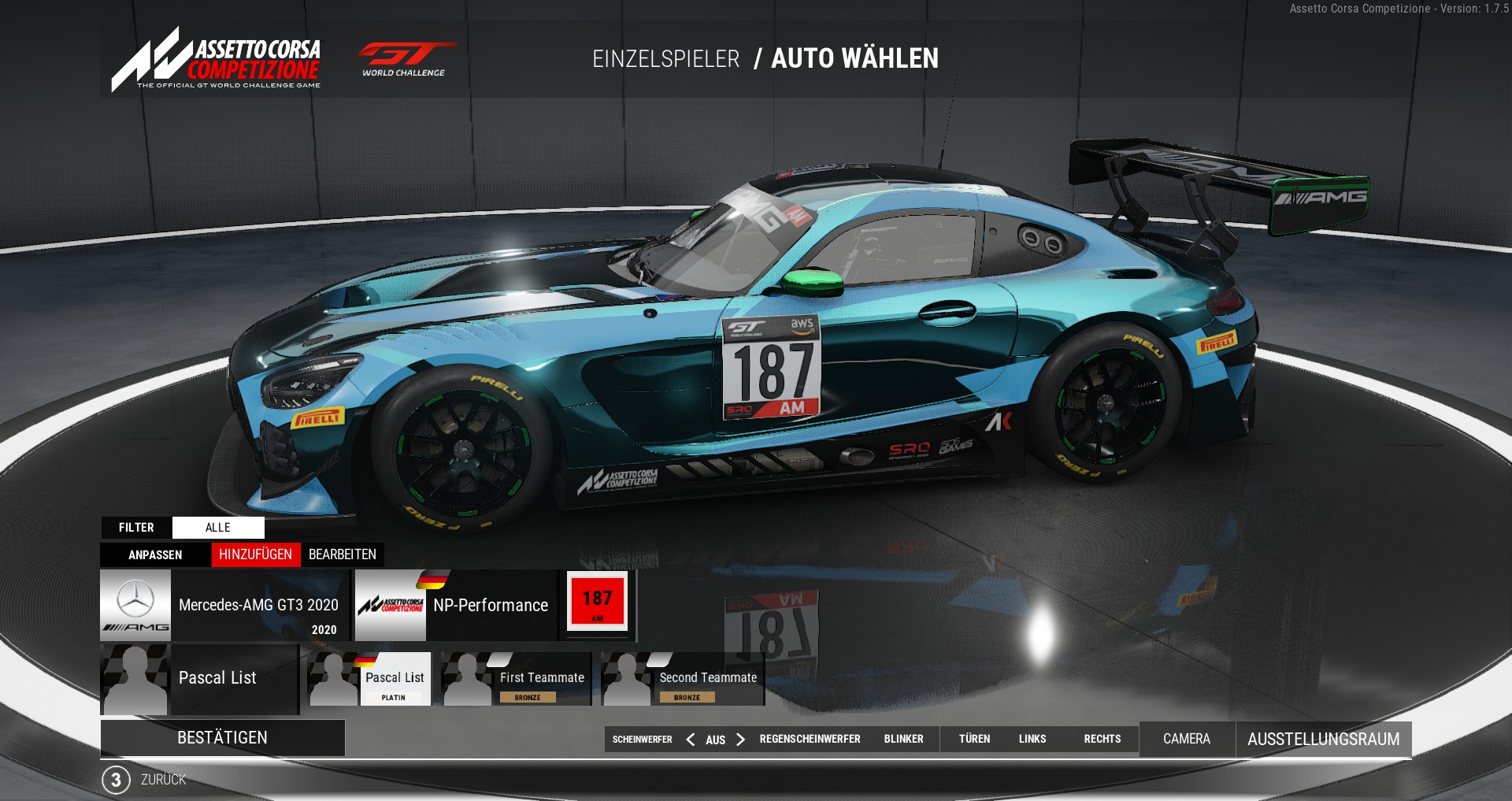Select the Alle filter value
Image resolution: width=1512 pixels, height=801 pixels.
tap(218, 528)
